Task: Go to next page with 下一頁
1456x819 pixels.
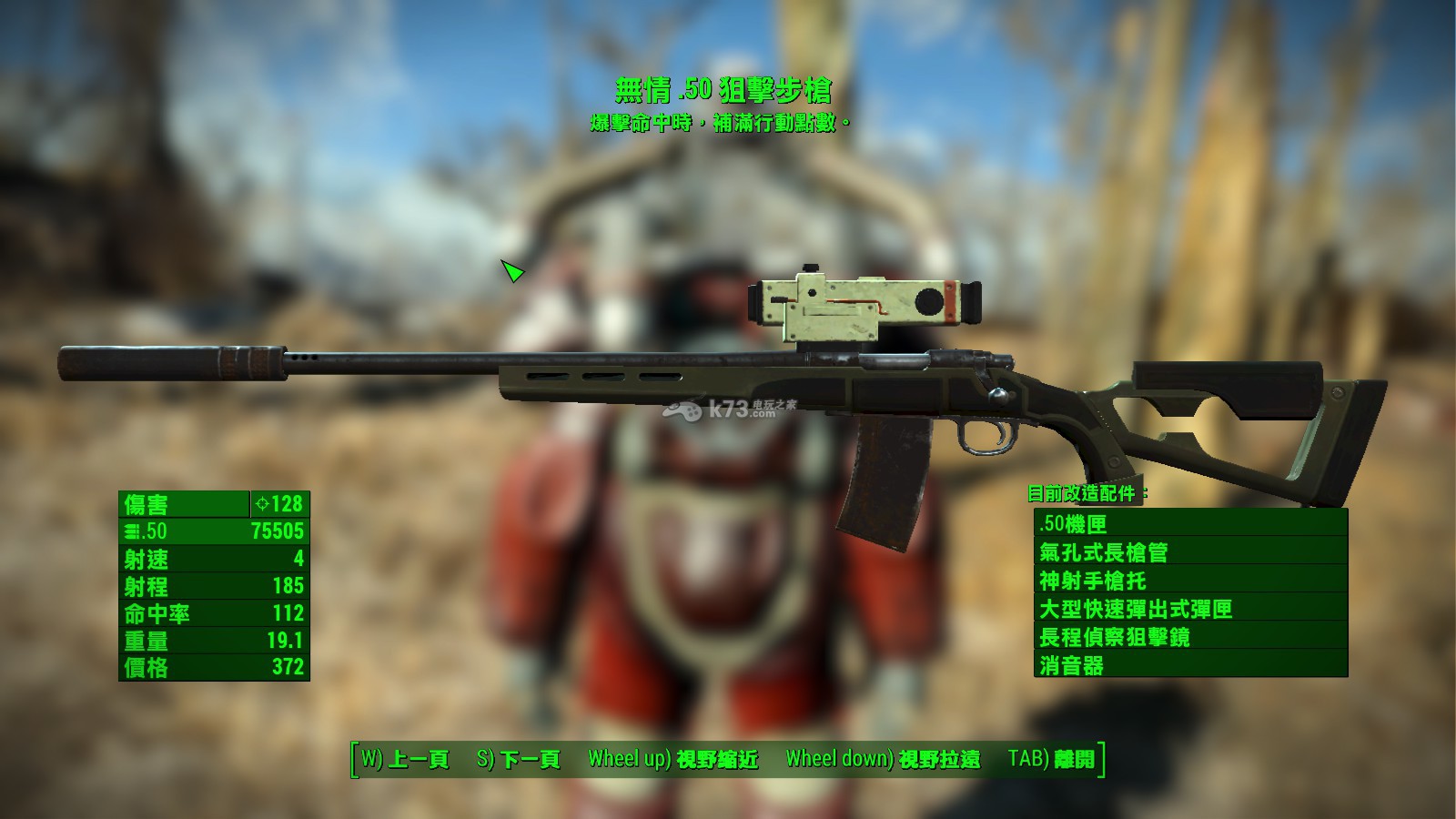Action: 518,759
